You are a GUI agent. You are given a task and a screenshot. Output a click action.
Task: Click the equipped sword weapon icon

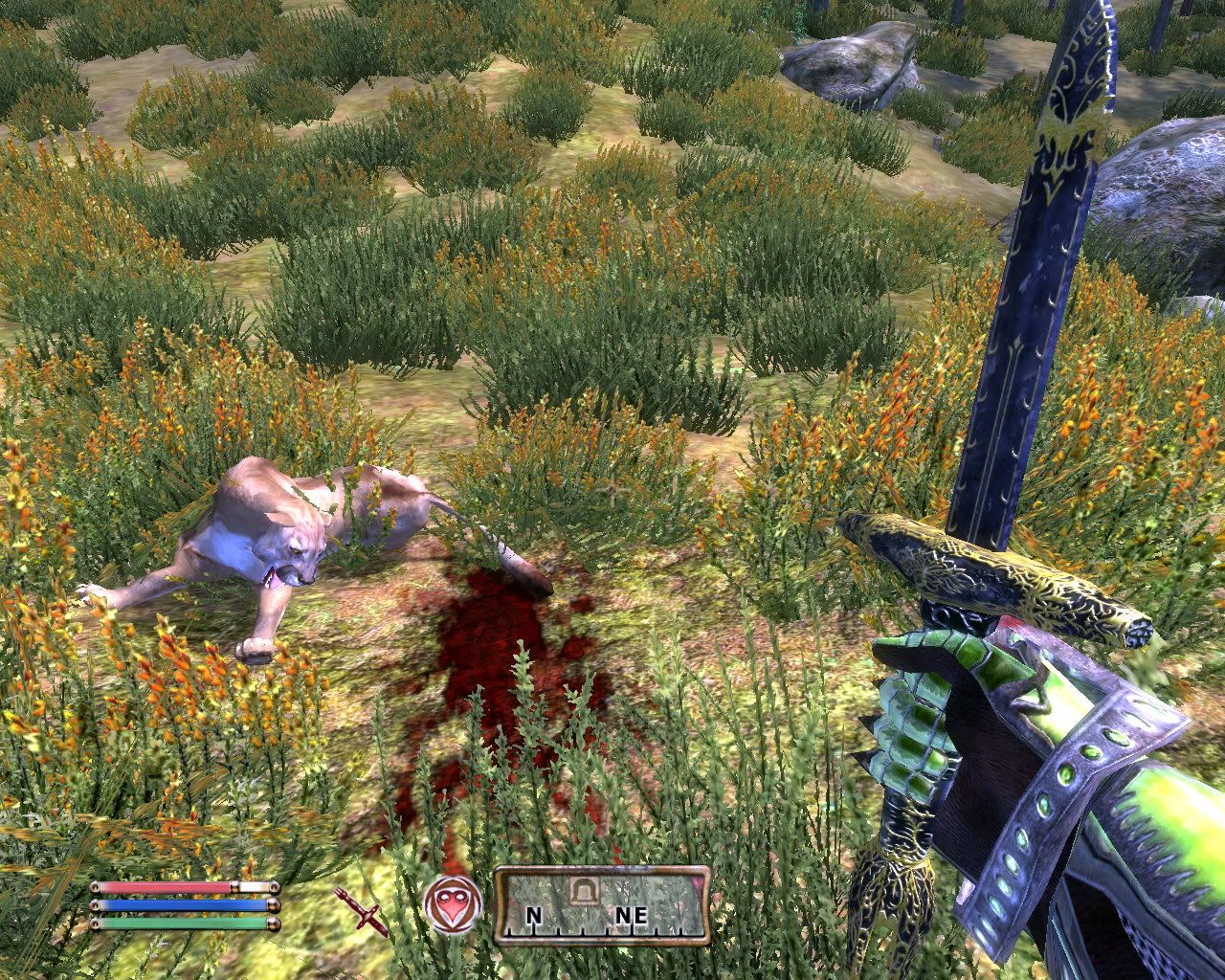(x=362, y=909)
